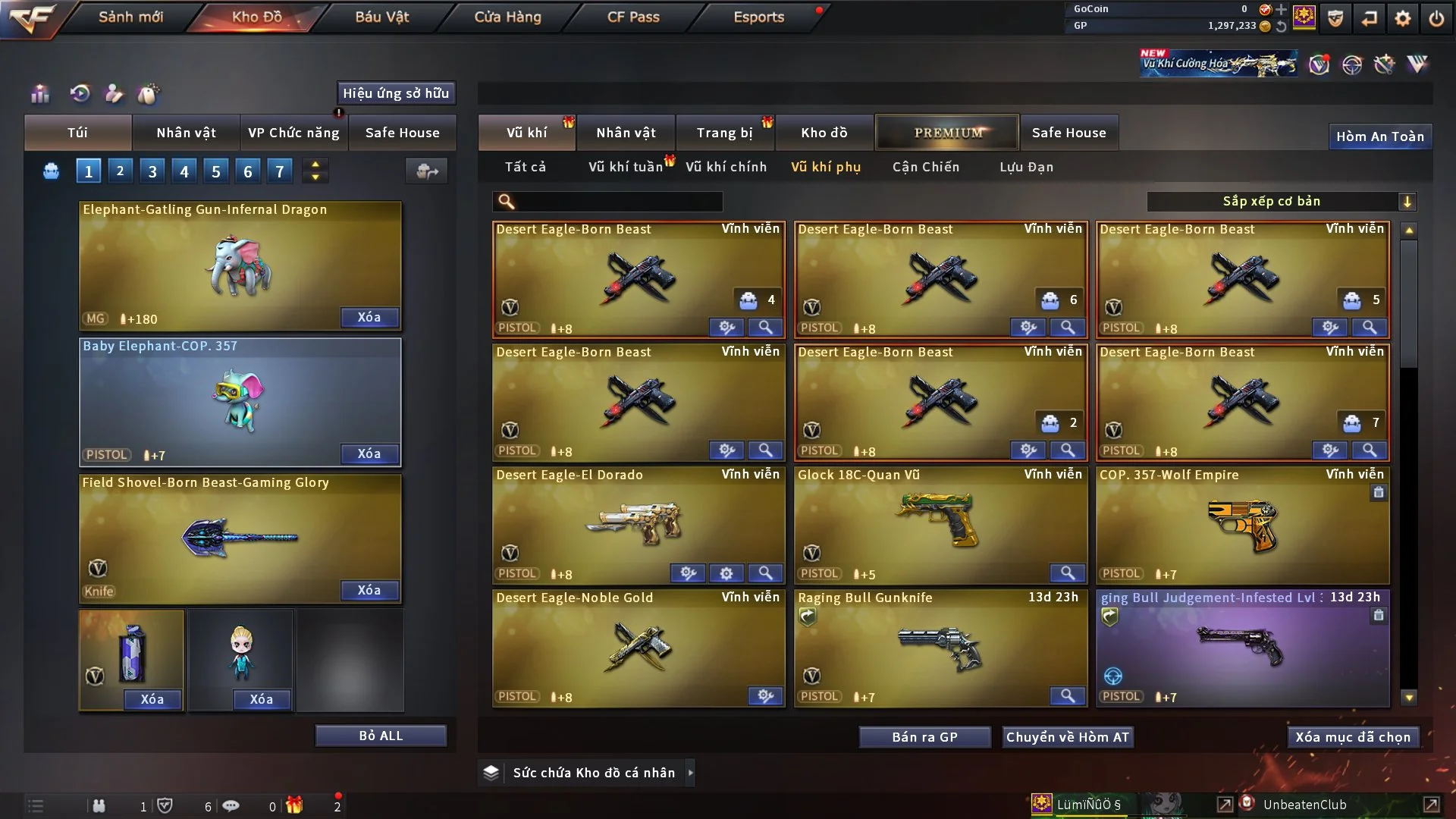Choose the Vũ khí chính filter
Image resolution: width=1456 pixels, height=819 pixels.
coord(726,167)
